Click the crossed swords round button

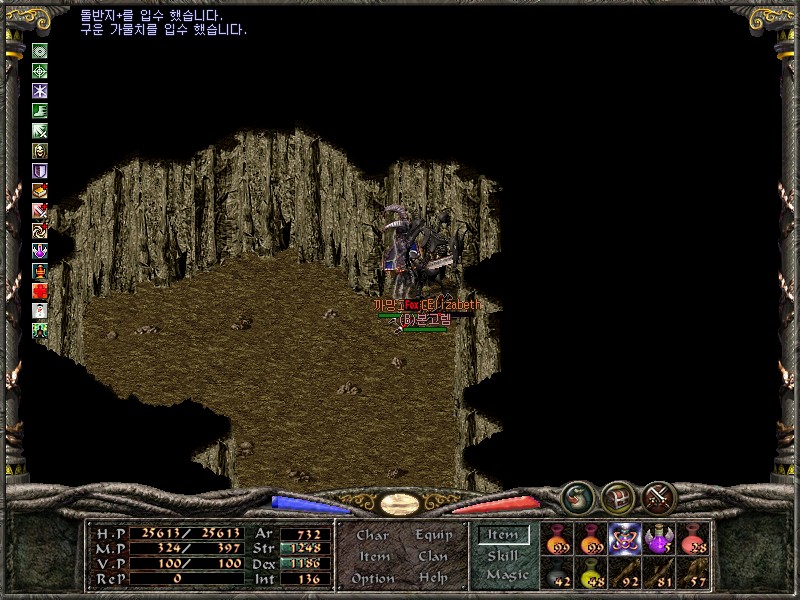pyautogui.click(x=660, y=497)
